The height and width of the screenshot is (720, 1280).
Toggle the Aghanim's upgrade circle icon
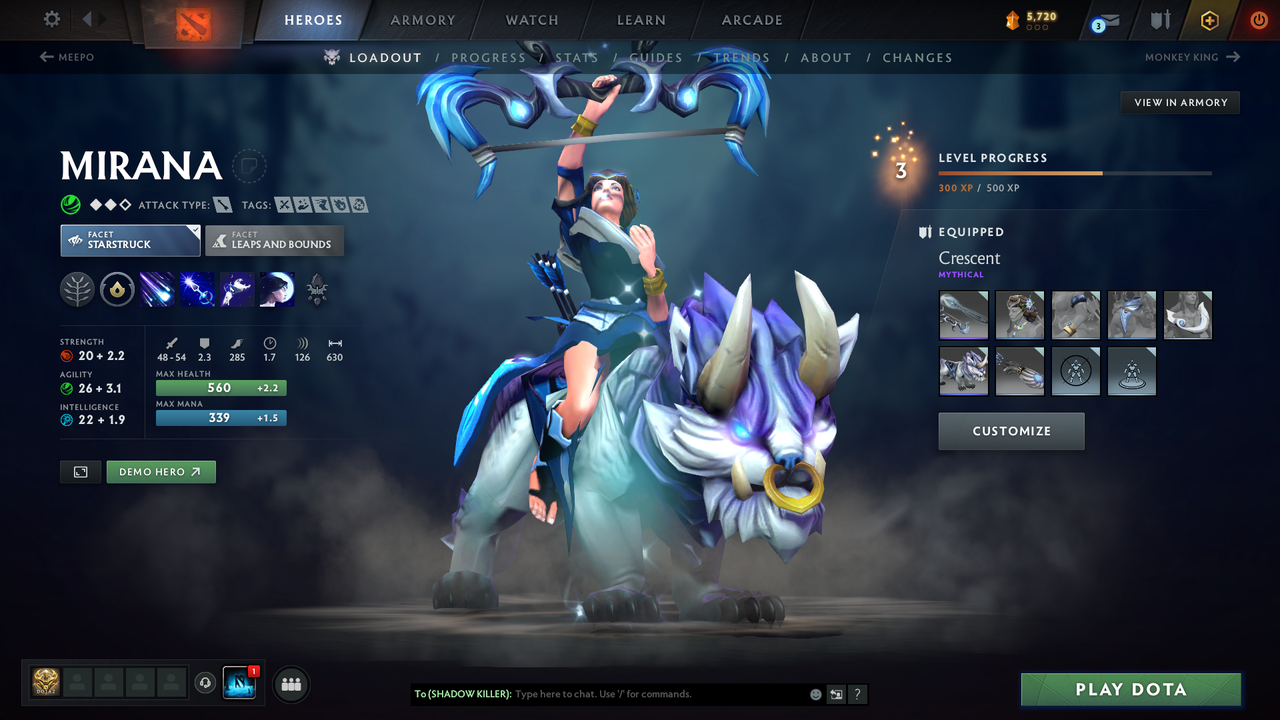[x=117, y=289]
